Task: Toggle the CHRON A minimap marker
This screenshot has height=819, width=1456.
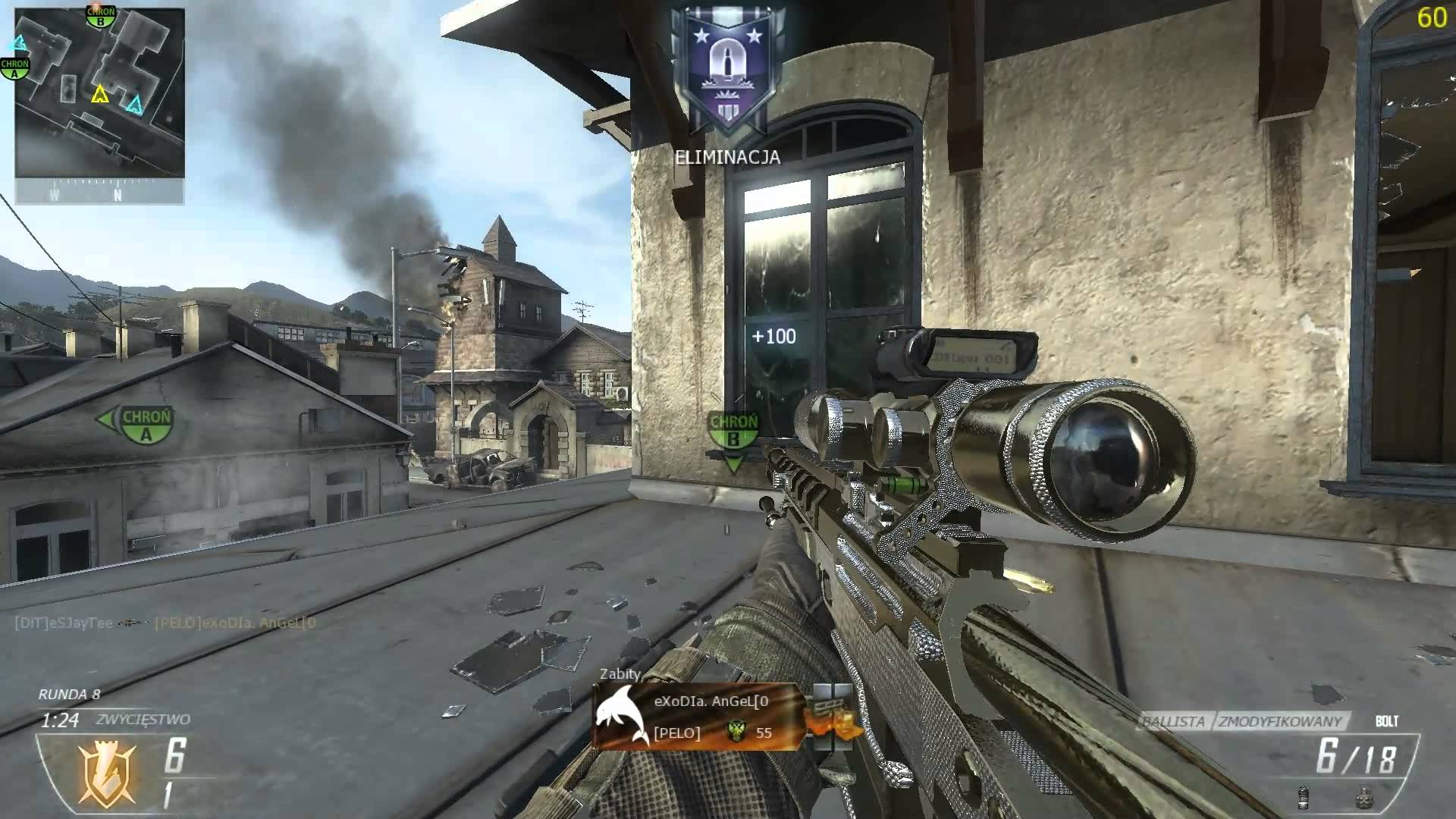Action: click(16, 67)
